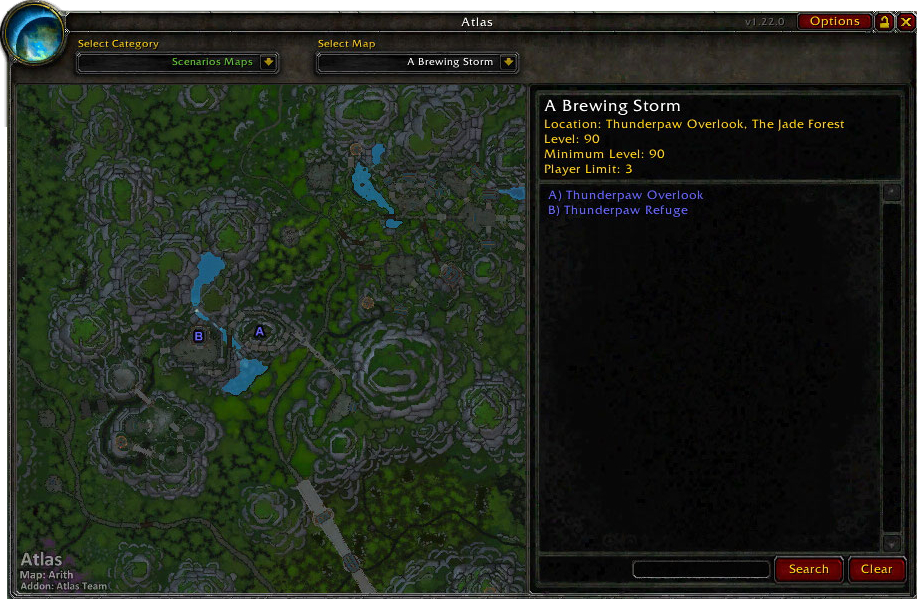Click the list scroll-up arrow
The height and width of the screenshot is (599, 917).
(x=891, y=193)
